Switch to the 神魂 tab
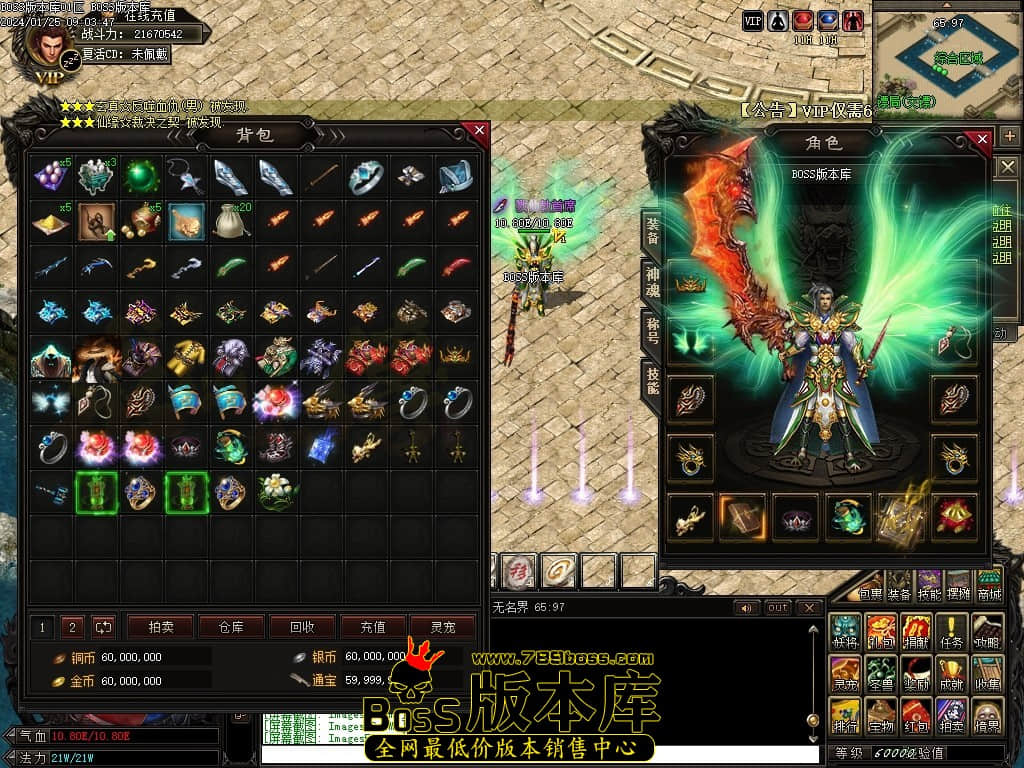This screenshot has width=1024, height=768. pos(652,280)
